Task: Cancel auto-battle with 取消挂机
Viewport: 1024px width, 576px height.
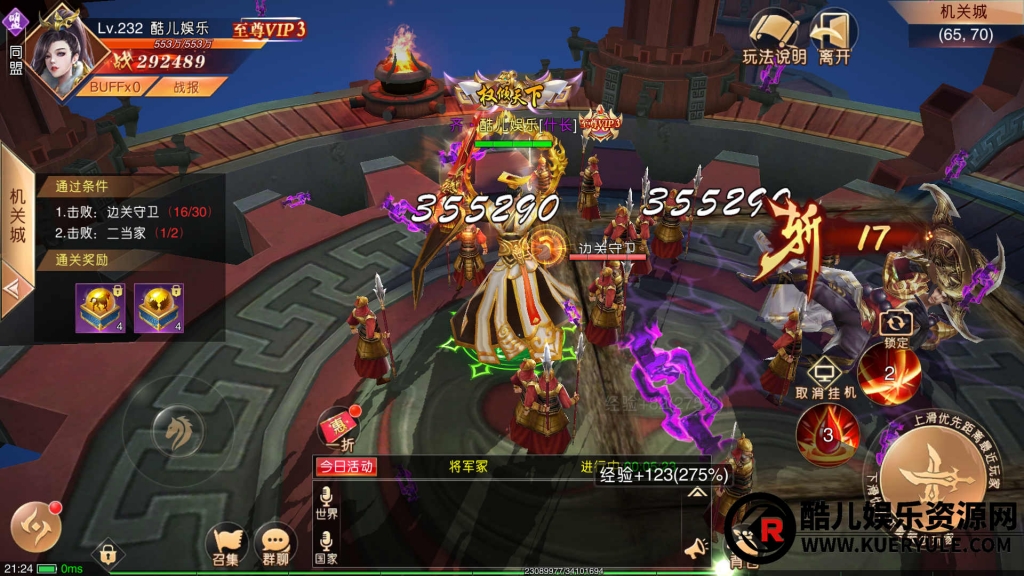Action: tap(826, 377)
